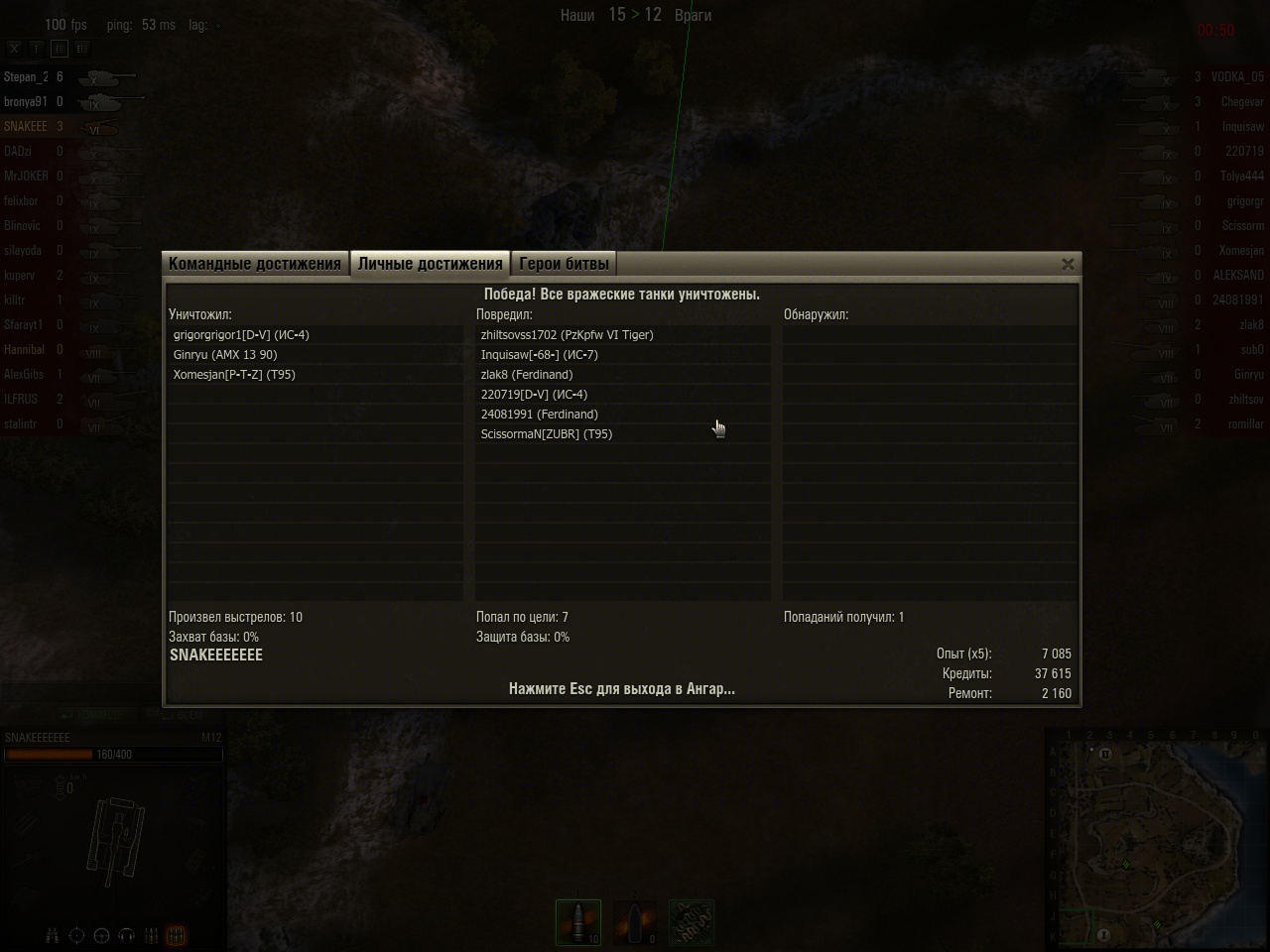Click Stepan_2 in the allied team list

click(x=26, y=76)
